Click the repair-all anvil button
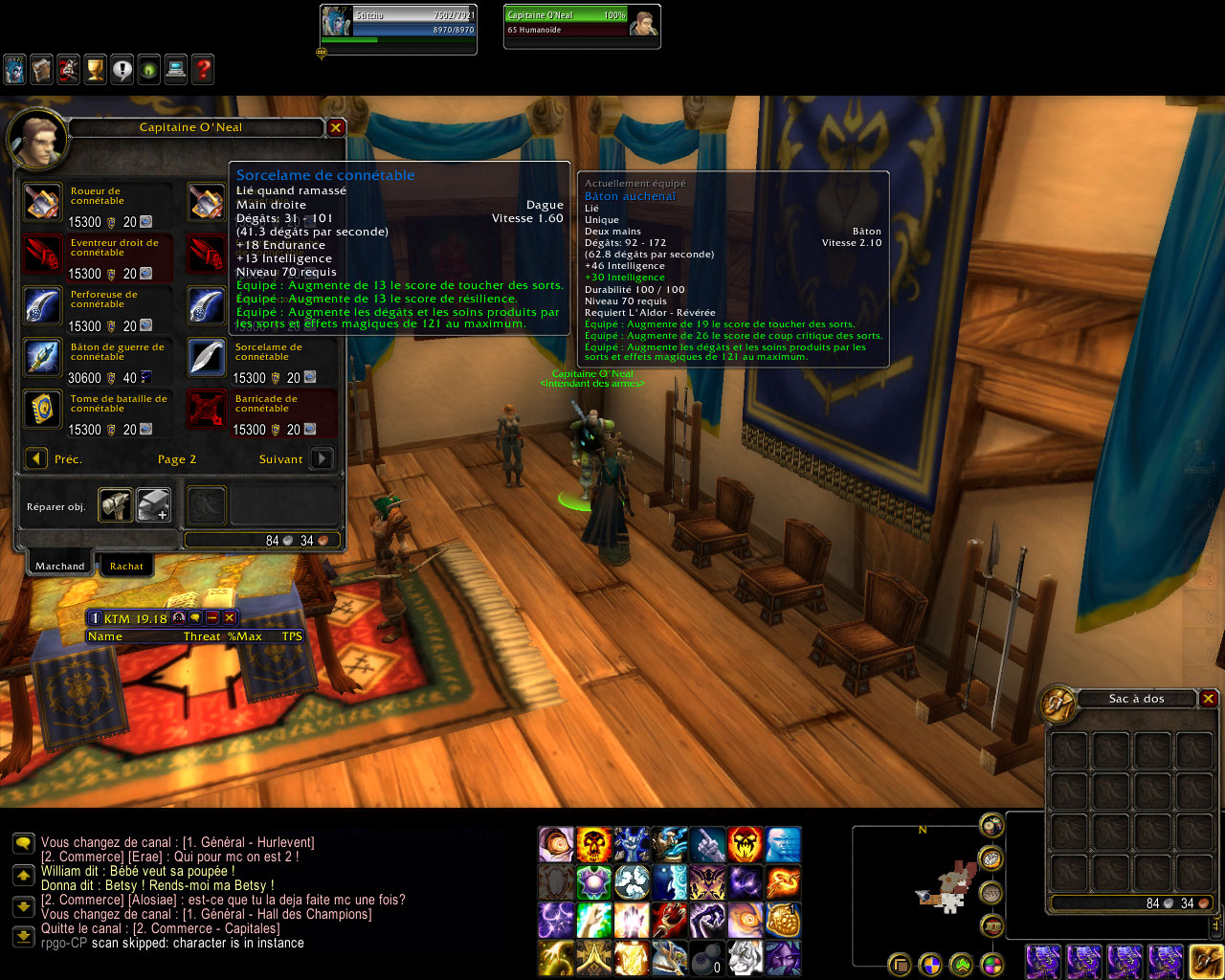This screenshot has height=980, width=1225. coord(153,505)
